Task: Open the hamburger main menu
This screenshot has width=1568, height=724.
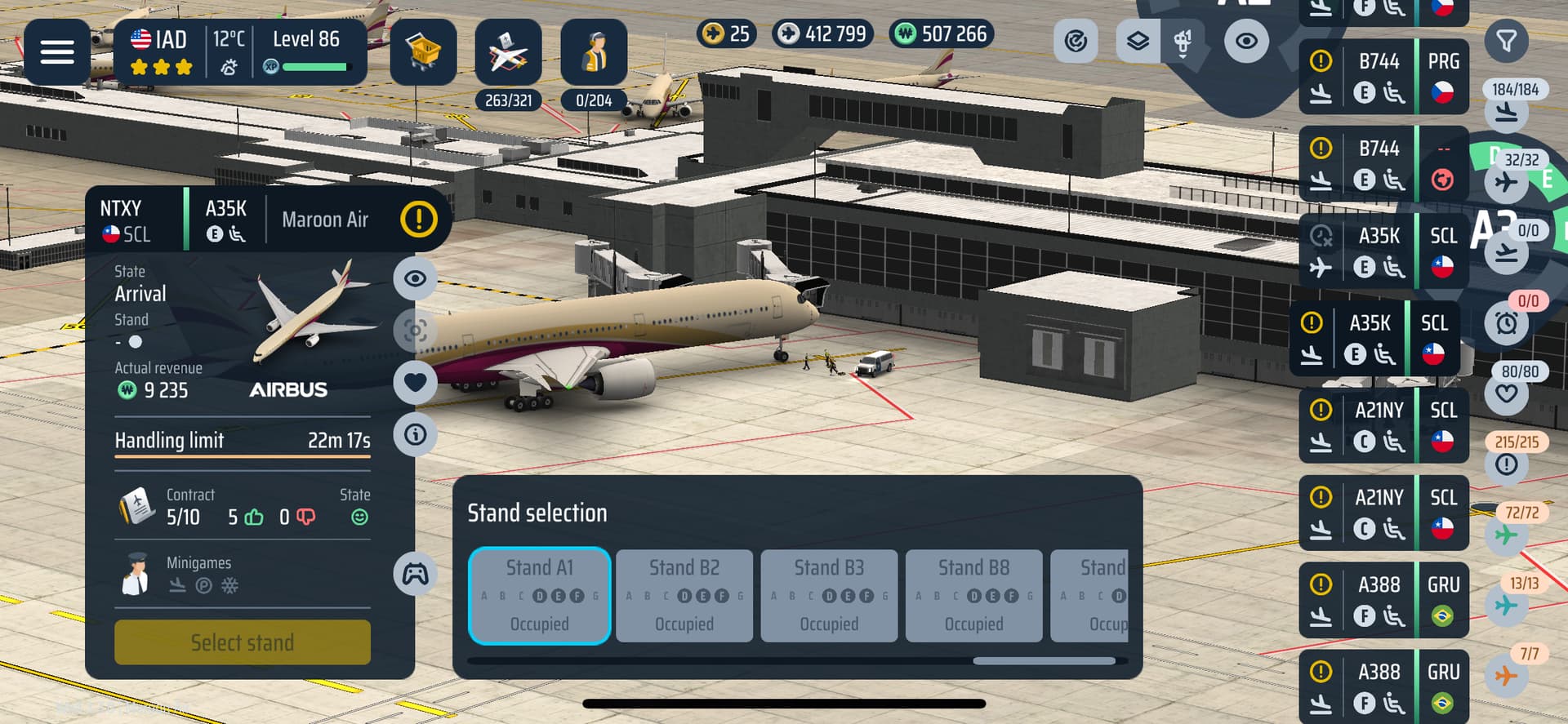Action: [x=56, y=52]
